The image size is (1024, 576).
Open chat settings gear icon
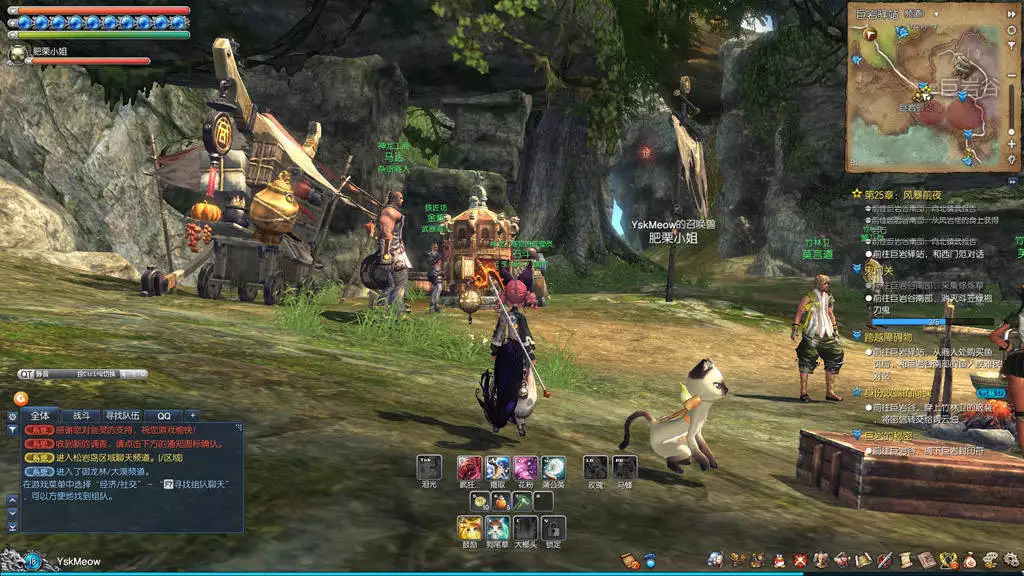pyautogui.click(x=12, y=416)
